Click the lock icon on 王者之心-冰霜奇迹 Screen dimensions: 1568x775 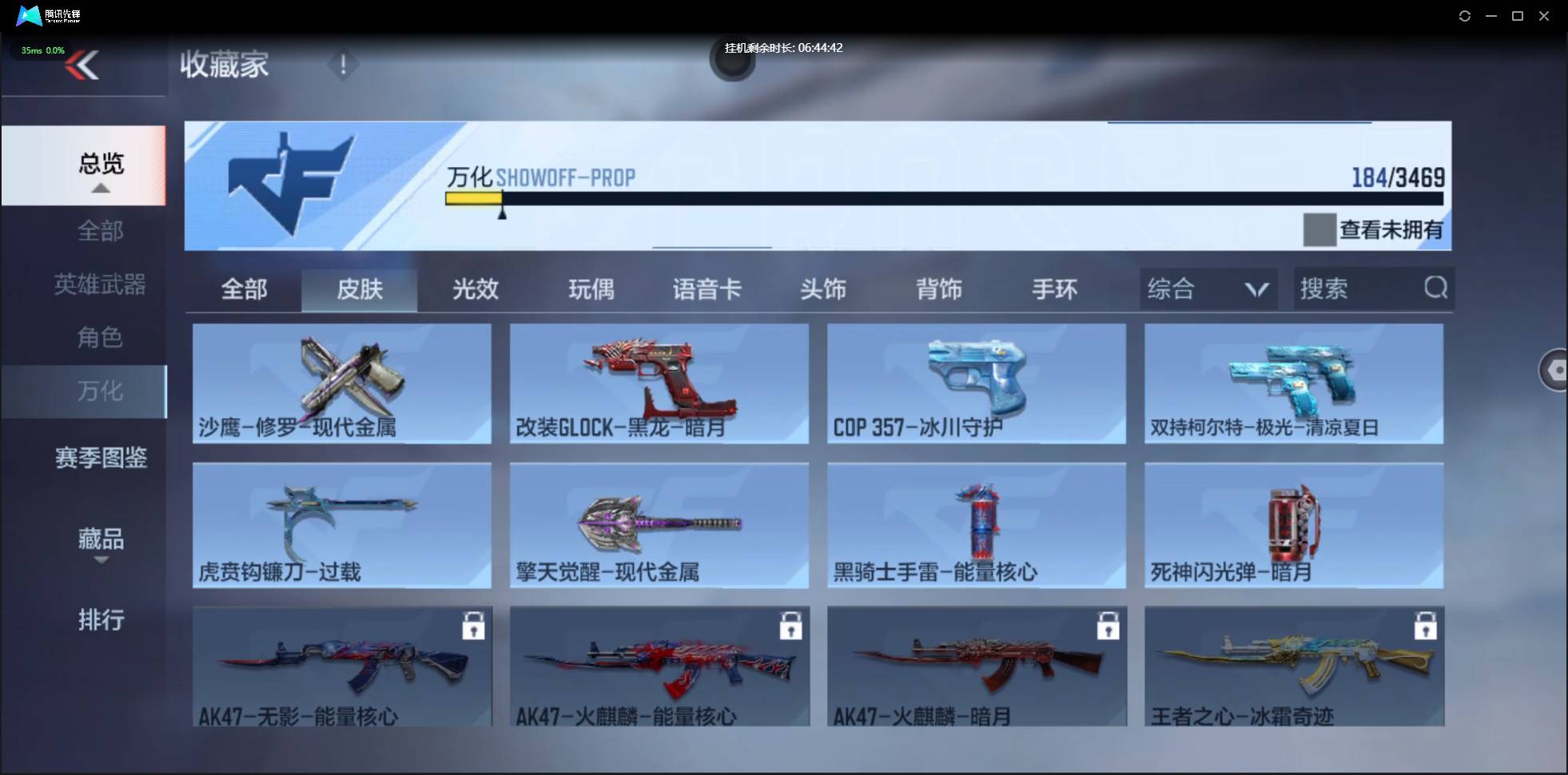click(1426, 626)
